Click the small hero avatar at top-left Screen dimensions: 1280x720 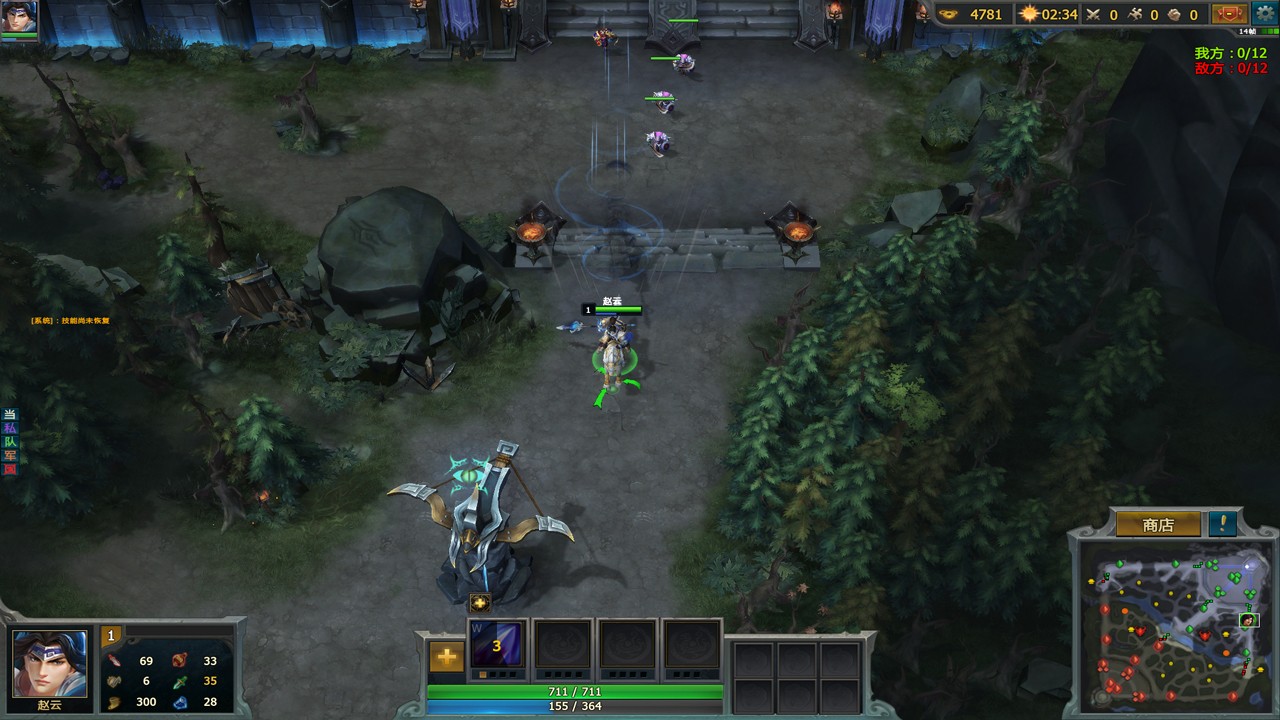click(x=19, y=16)
